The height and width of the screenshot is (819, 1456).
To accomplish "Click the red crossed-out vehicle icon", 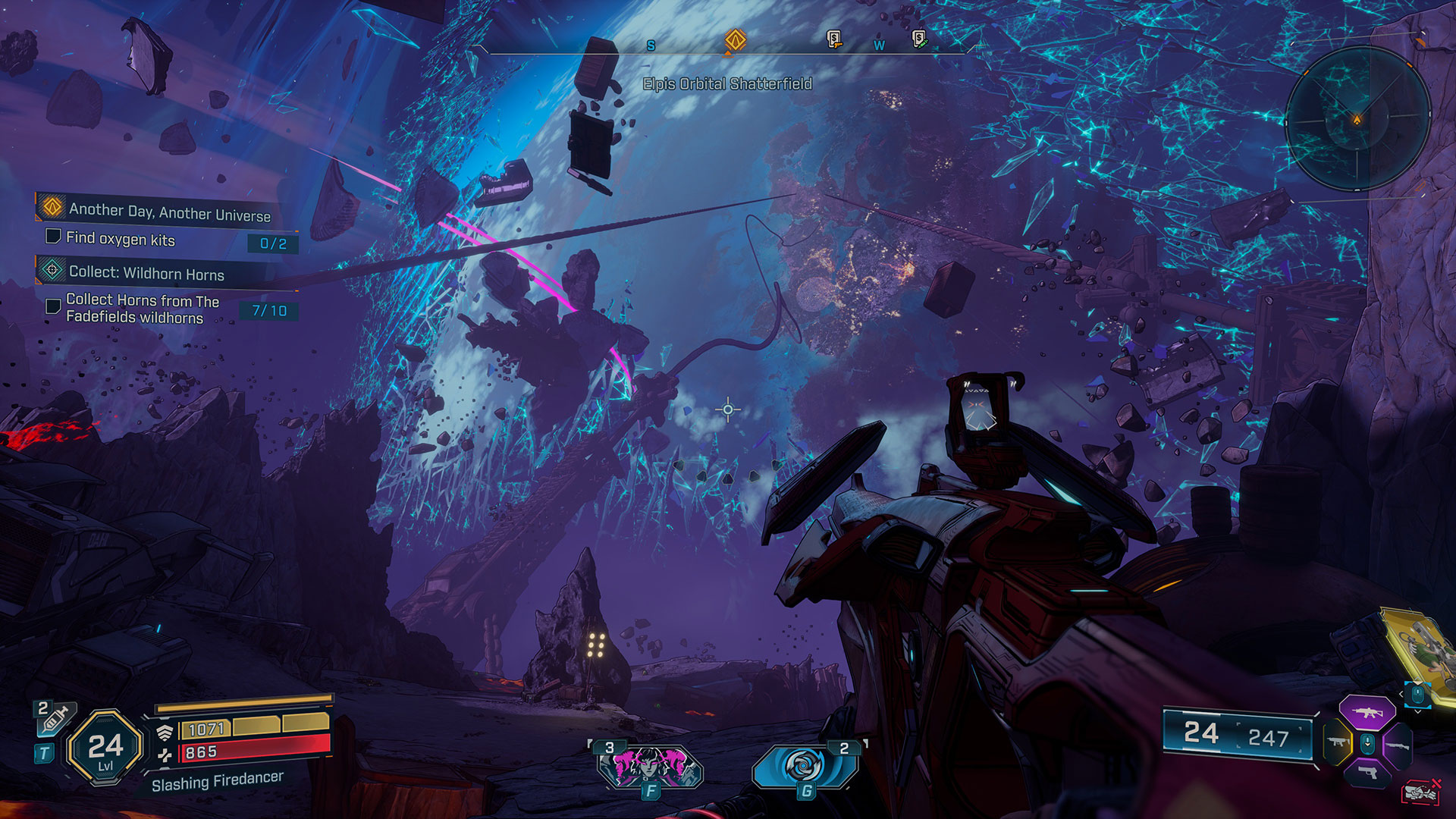I will 1420,792.
